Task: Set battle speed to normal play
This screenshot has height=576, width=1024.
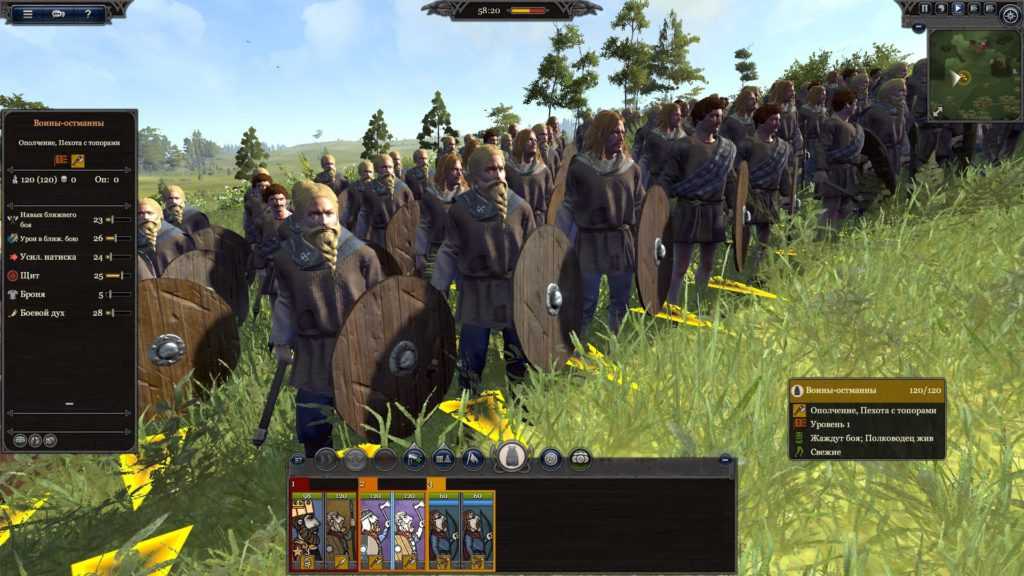Action: [957, 8]
